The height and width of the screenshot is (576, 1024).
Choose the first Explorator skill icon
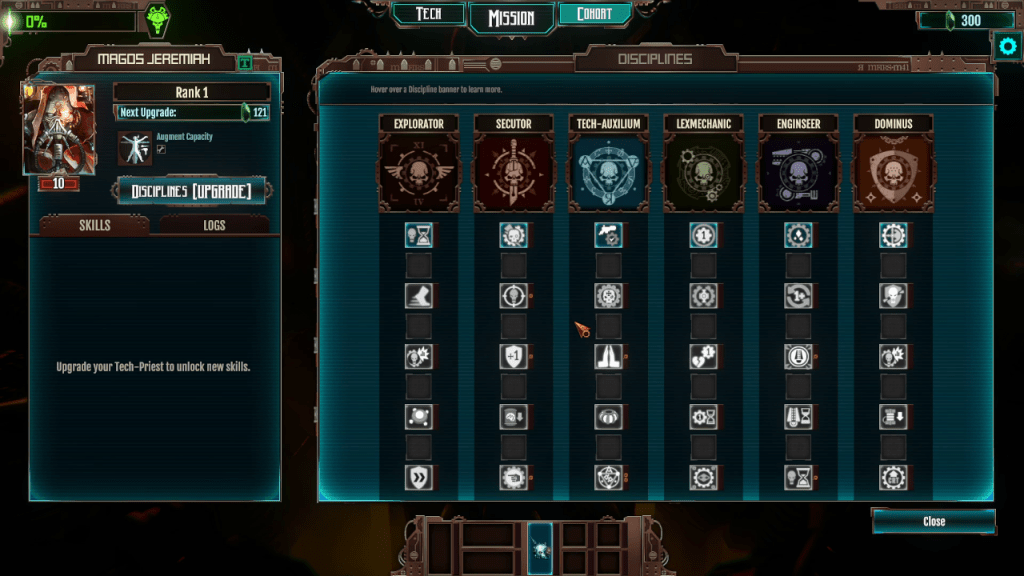(418, 235)
